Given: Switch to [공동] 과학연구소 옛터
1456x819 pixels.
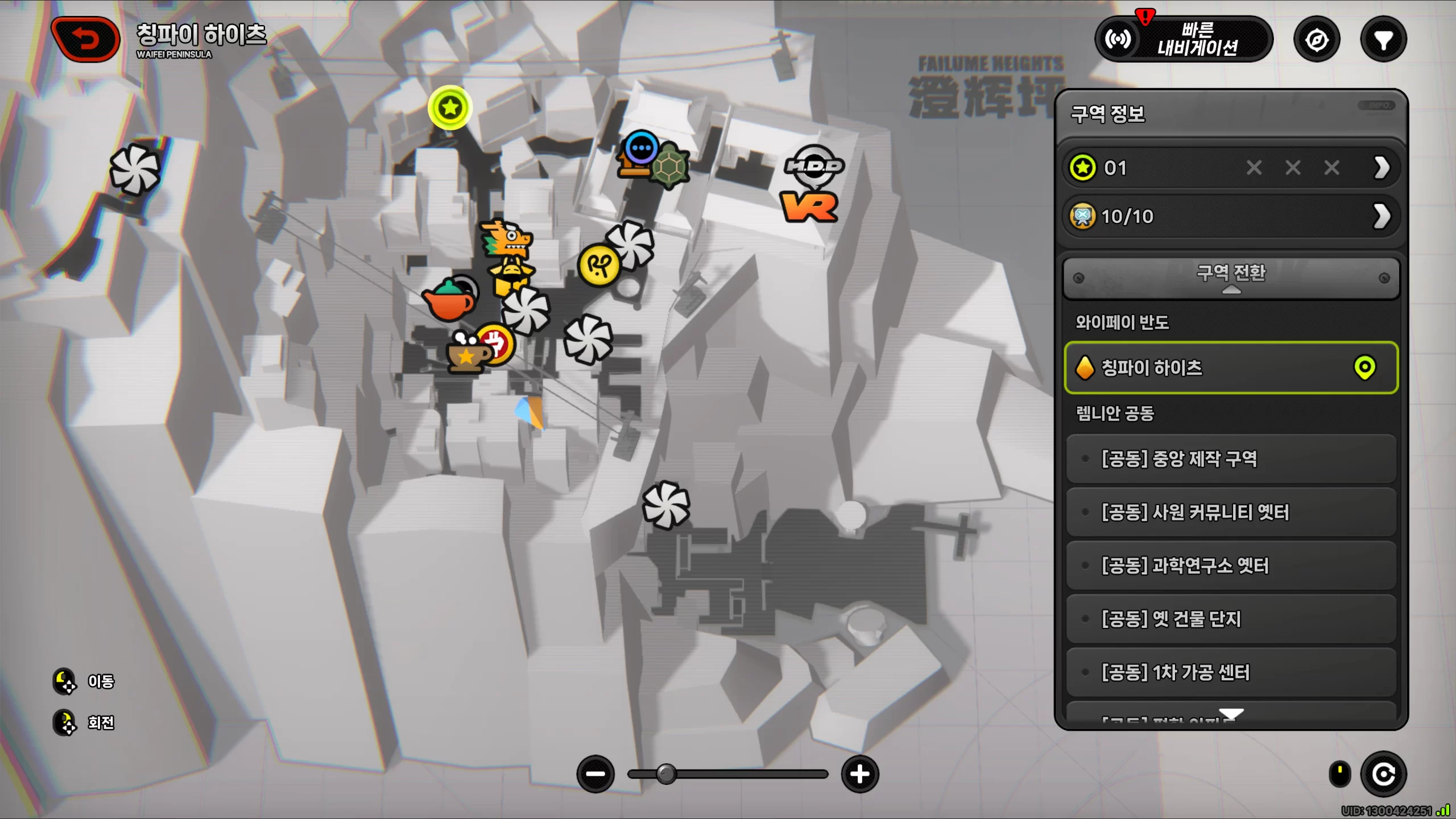Looking at the screenshot, I should [1231, 566].
